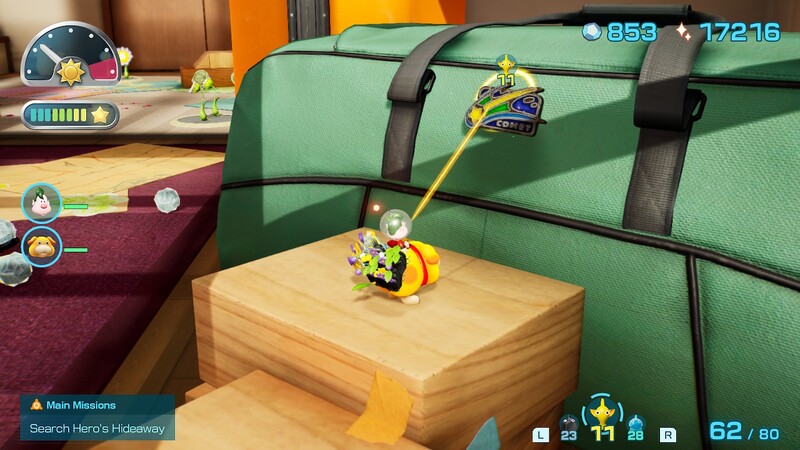Open the Main Missions objective tracker
Viewport: 800px width, 450px height.
97,416
